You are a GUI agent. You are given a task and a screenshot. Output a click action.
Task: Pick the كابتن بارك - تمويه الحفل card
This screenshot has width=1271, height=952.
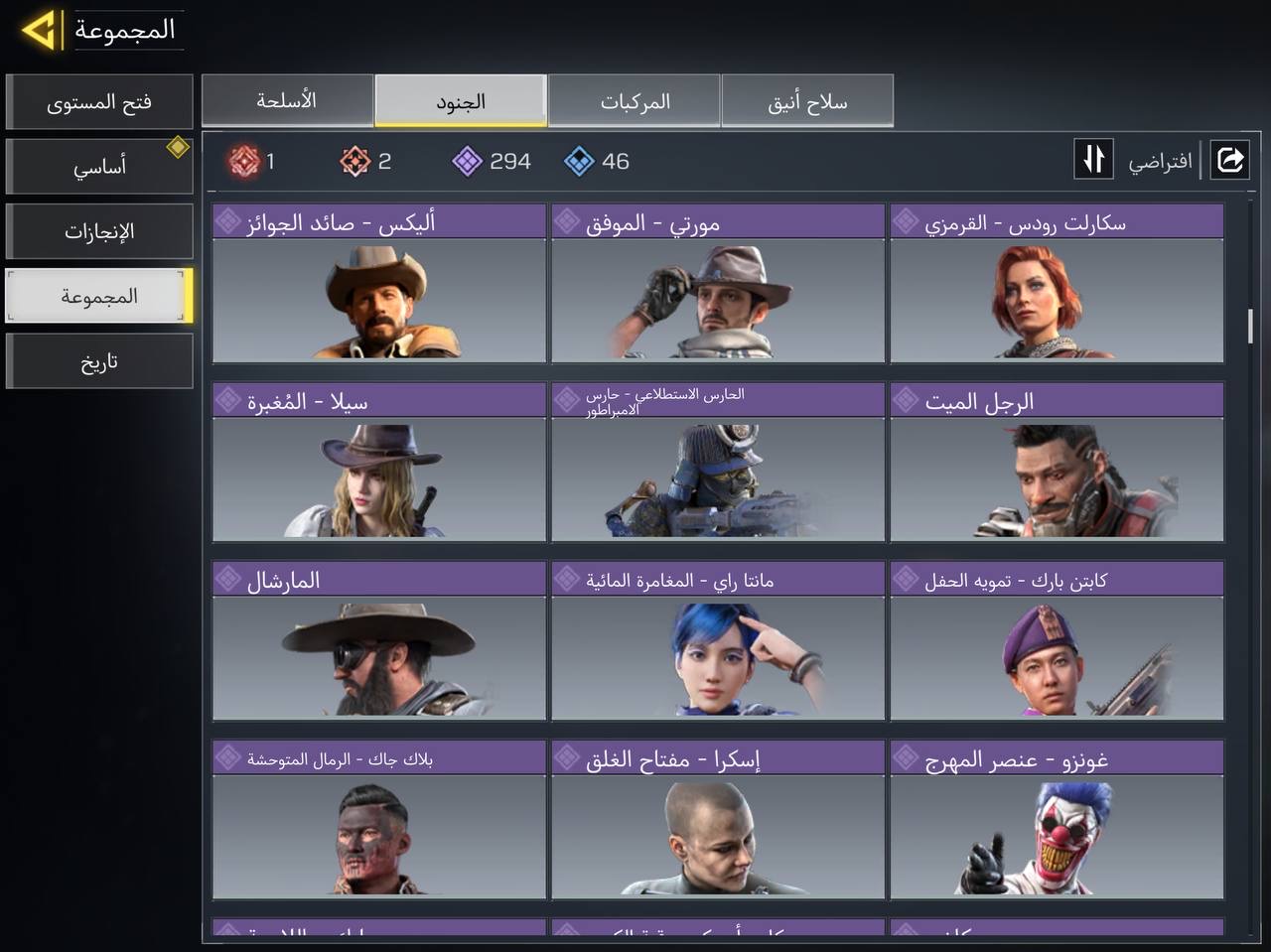click(x=1057, y=641)
